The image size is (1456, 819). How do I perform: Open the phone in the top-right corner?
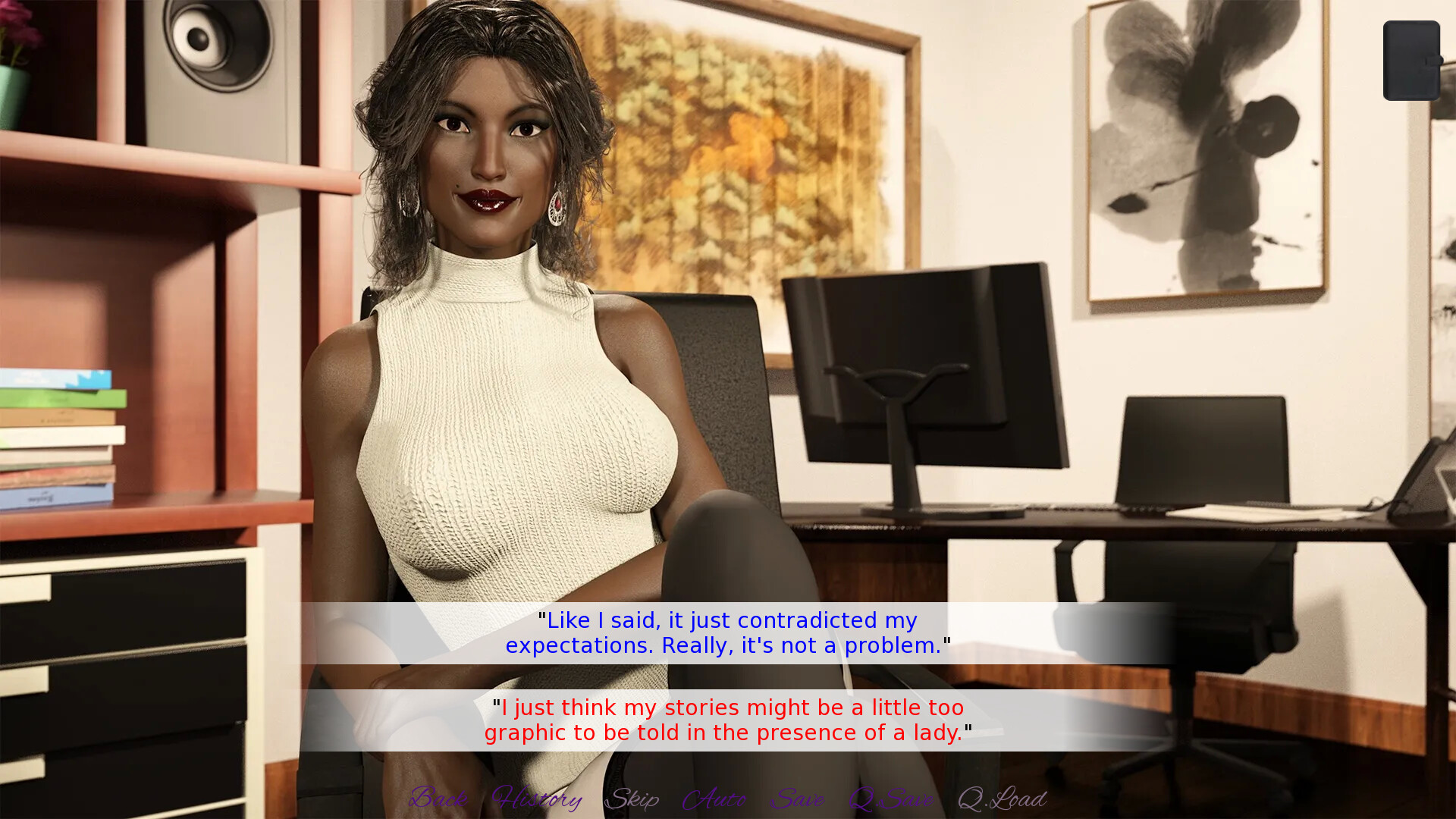(1410, 61)
